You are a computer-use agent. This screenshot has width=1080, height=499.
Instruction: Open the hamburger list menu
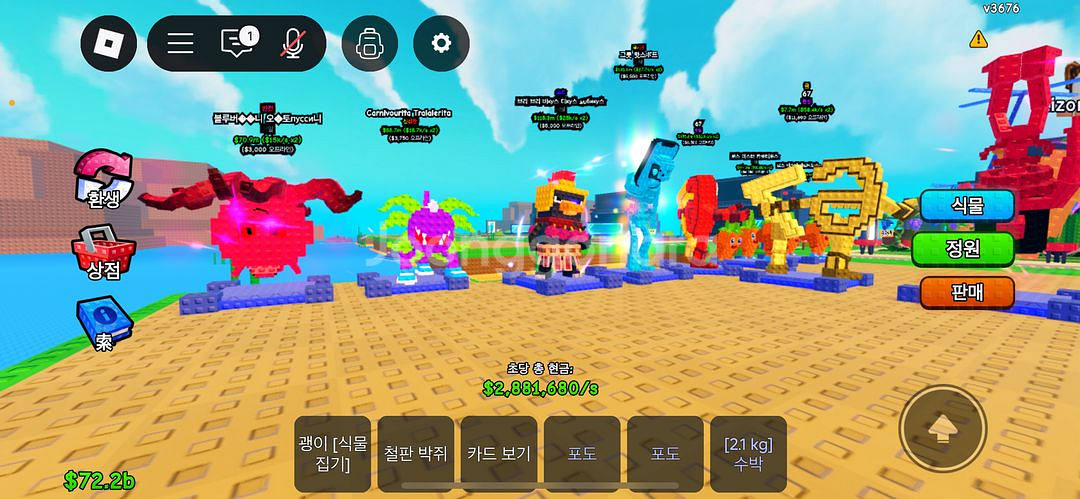point(181,43)
